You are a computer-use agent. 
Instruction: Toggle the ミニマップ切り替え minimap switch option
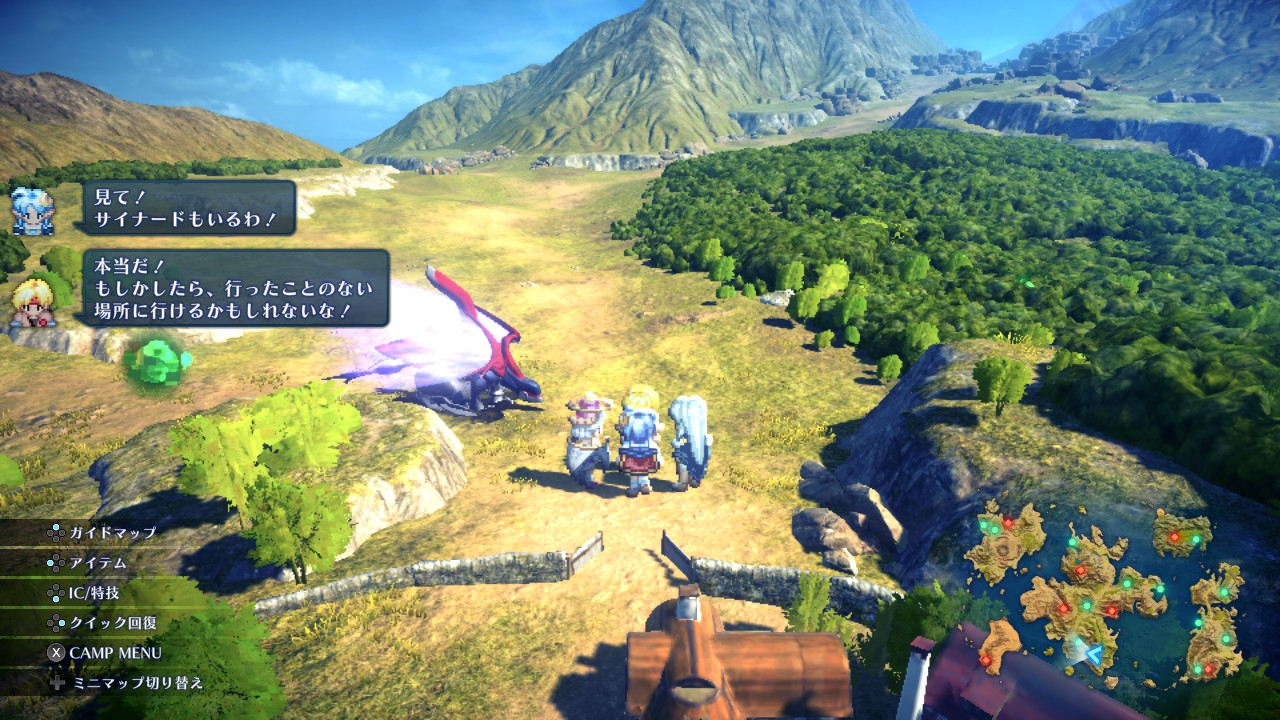click(125, 683)
